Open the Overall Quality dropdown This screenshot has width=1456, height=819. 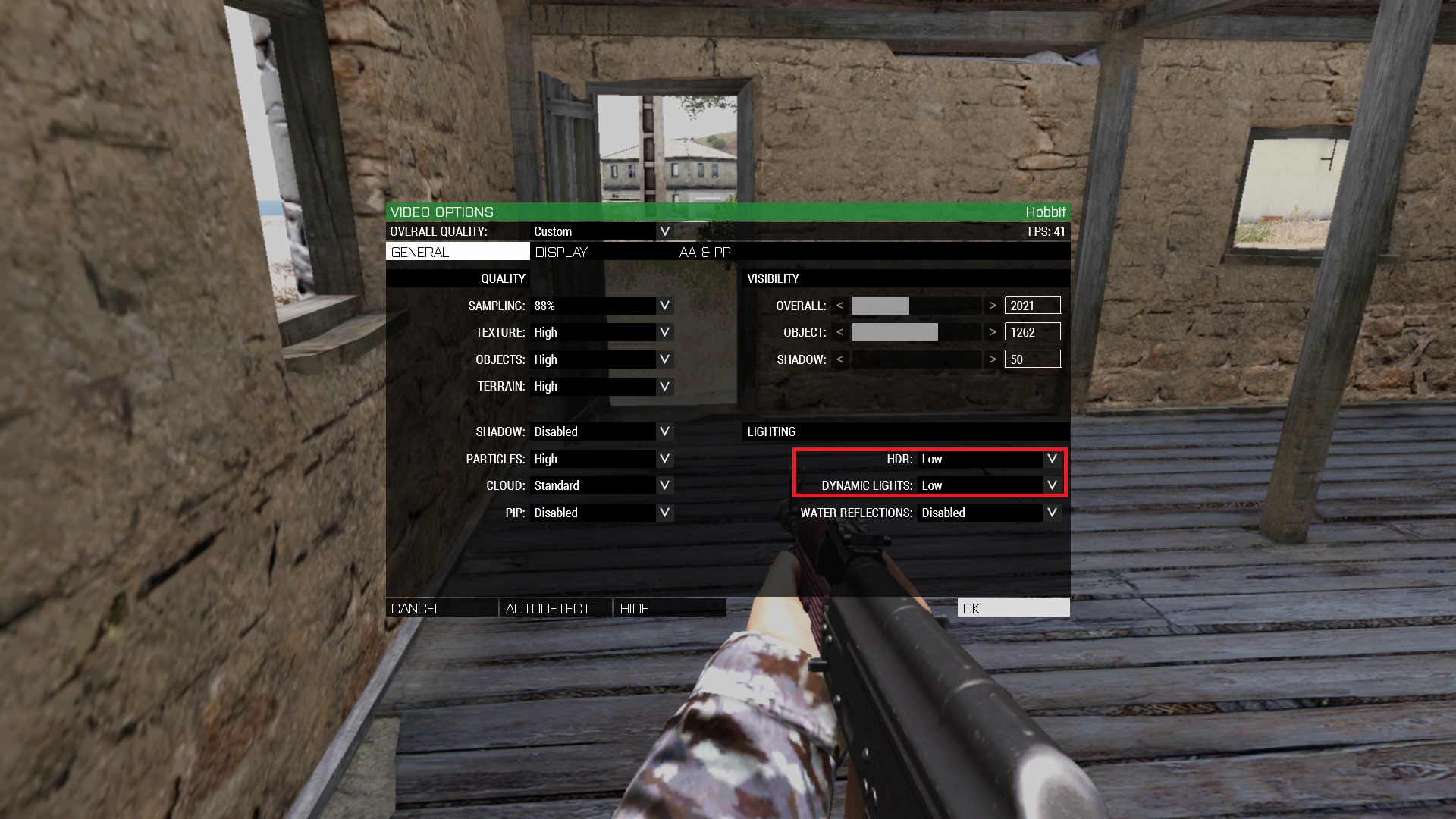click(x=664, y=231)
